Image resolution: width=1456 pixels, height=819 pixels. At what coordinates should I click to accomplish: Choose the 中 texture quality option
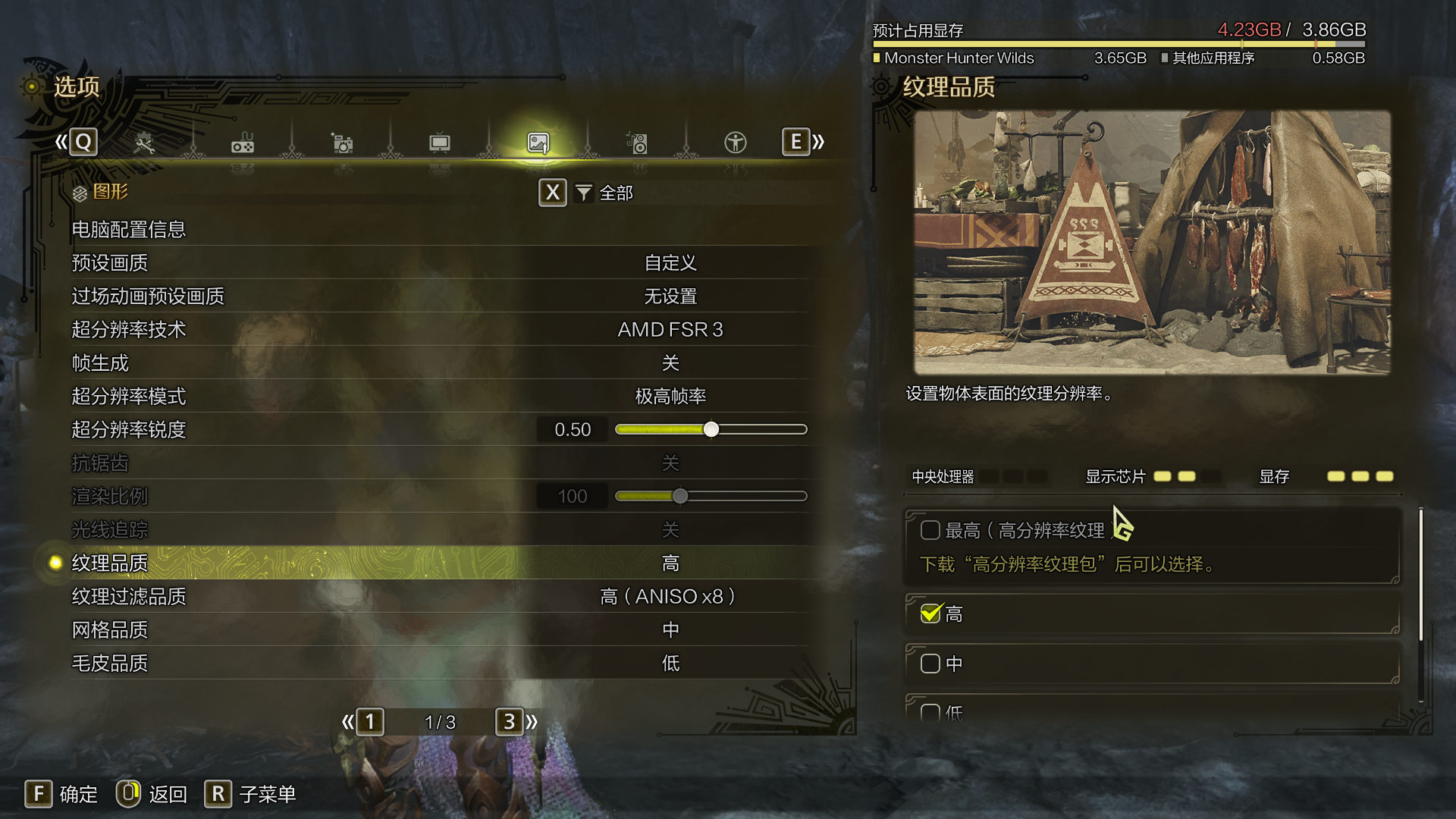coord(930,664)
